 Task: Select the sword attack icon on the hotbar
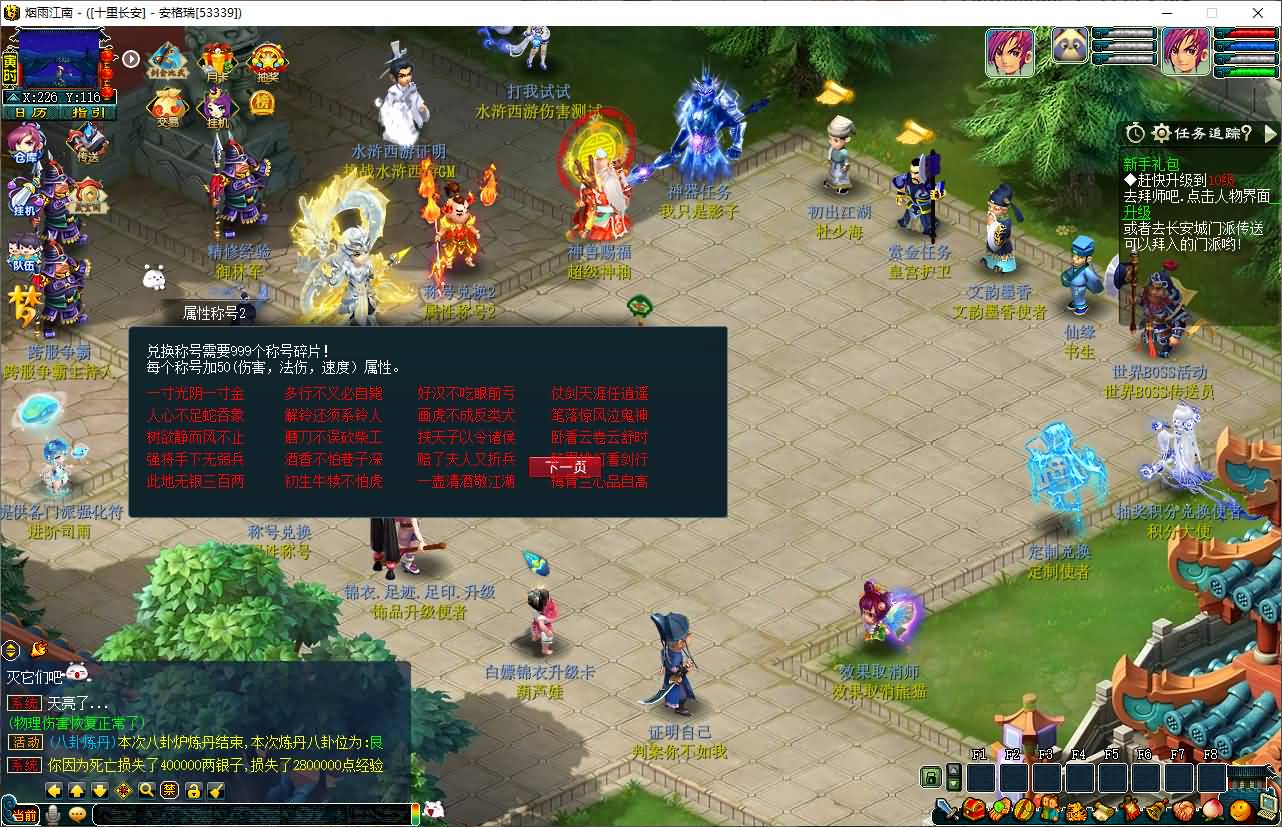948,810
